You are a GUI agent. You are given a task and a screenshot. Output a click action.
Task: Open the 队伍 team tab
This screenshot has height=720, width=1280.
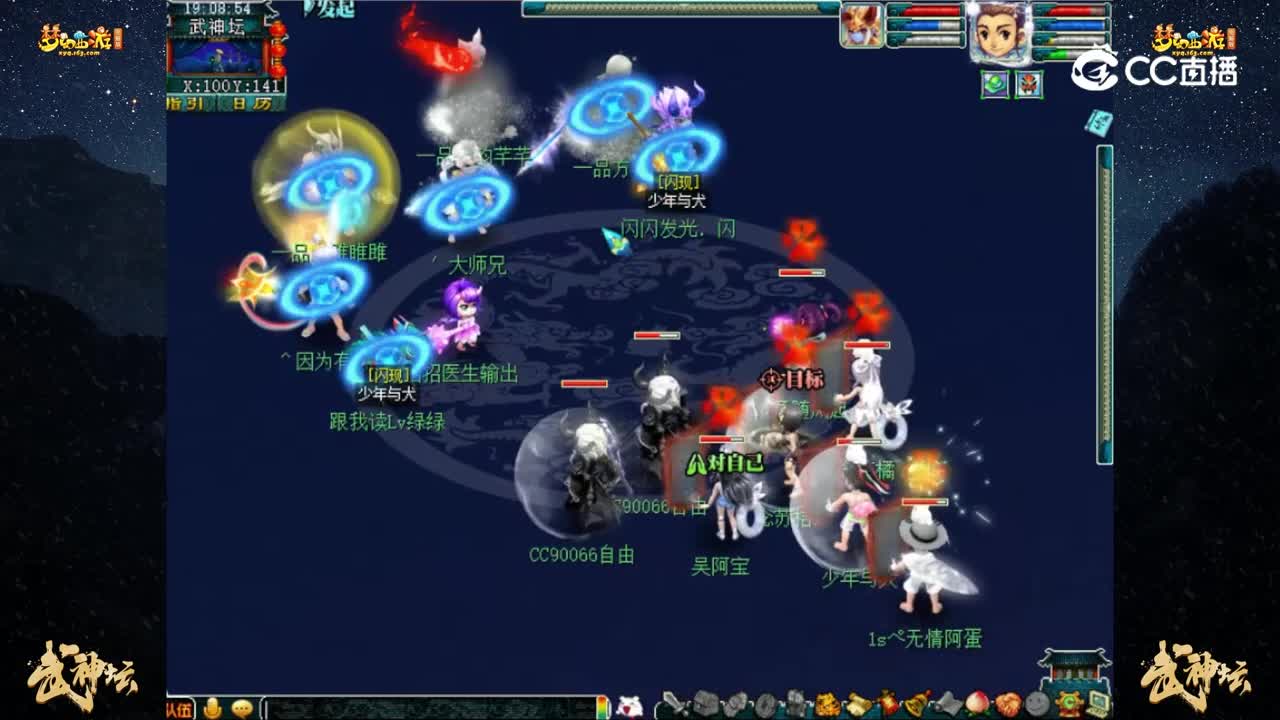(x=180, y=709)
